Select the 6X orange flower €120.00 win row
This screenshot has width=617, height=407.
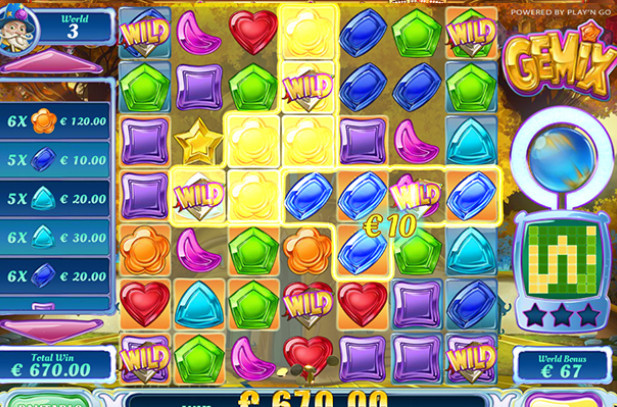[55, 121]
